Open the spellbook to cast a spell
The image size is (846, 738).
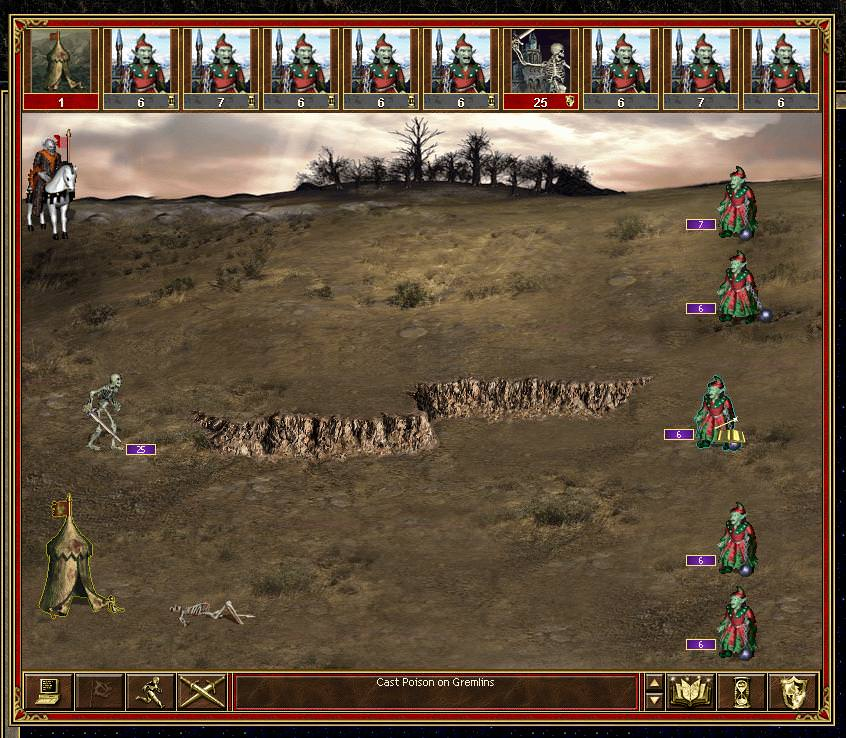(x=690, y=691)
